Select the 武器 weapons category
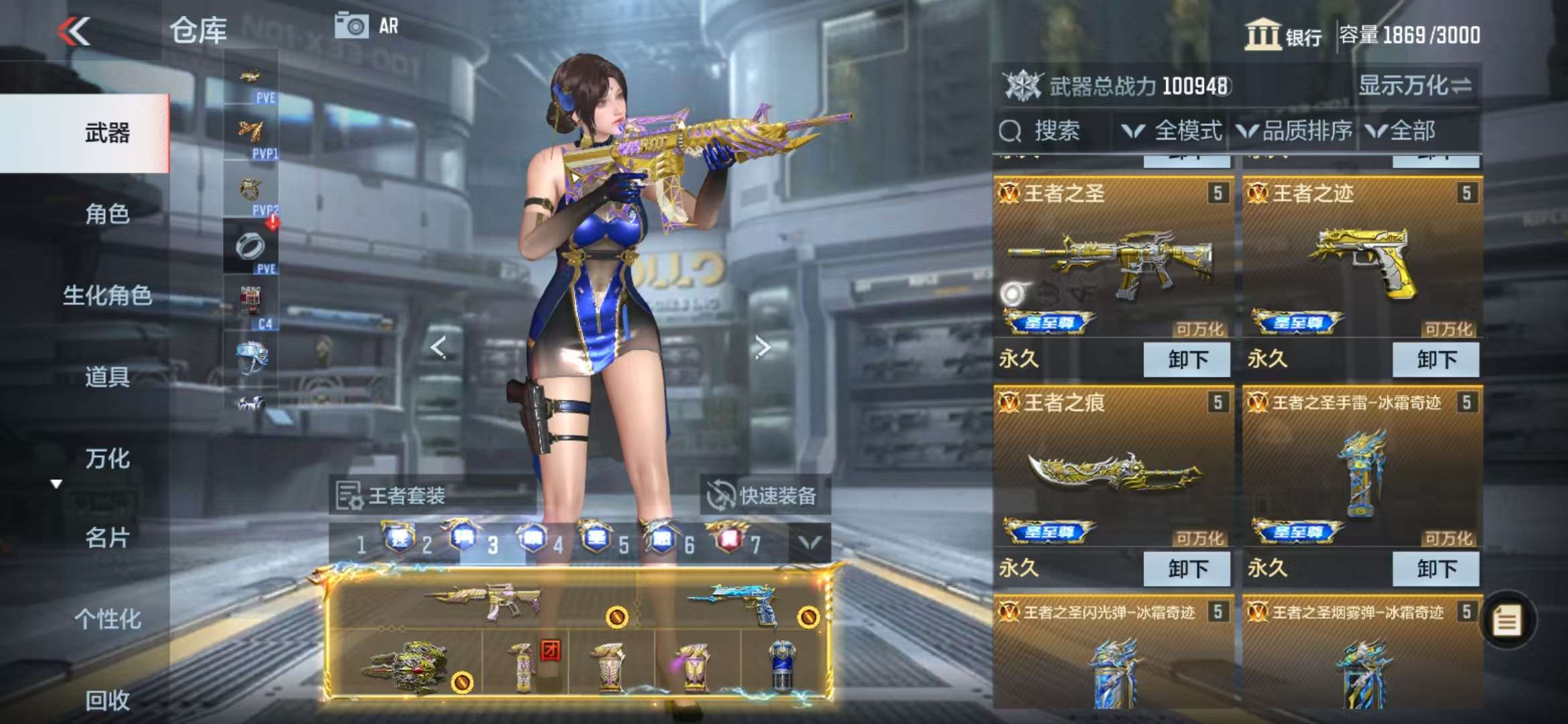This screenshot has height=724, width=1568. (x=106, y=133)
